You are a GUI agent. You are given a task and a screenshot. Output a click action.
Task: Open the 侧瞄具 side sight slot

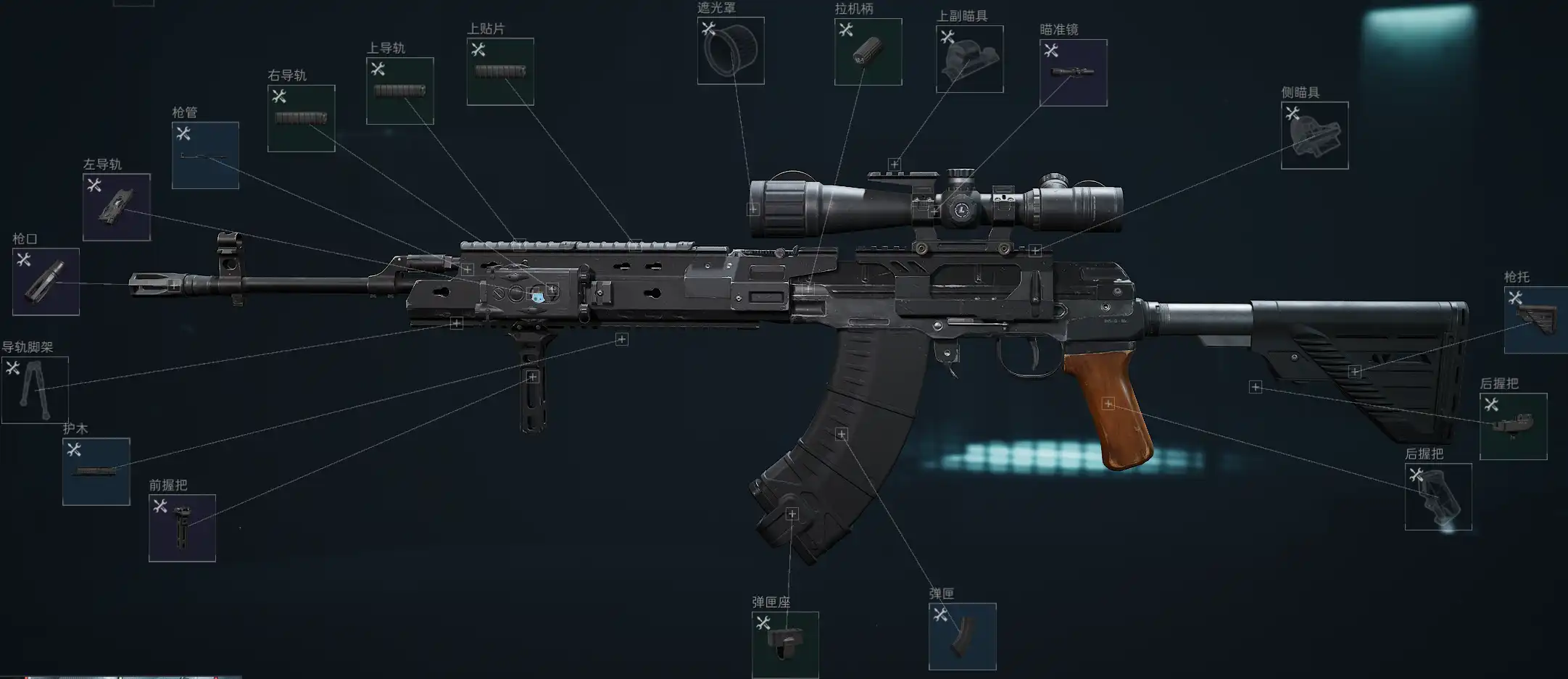coord(1314,136)
